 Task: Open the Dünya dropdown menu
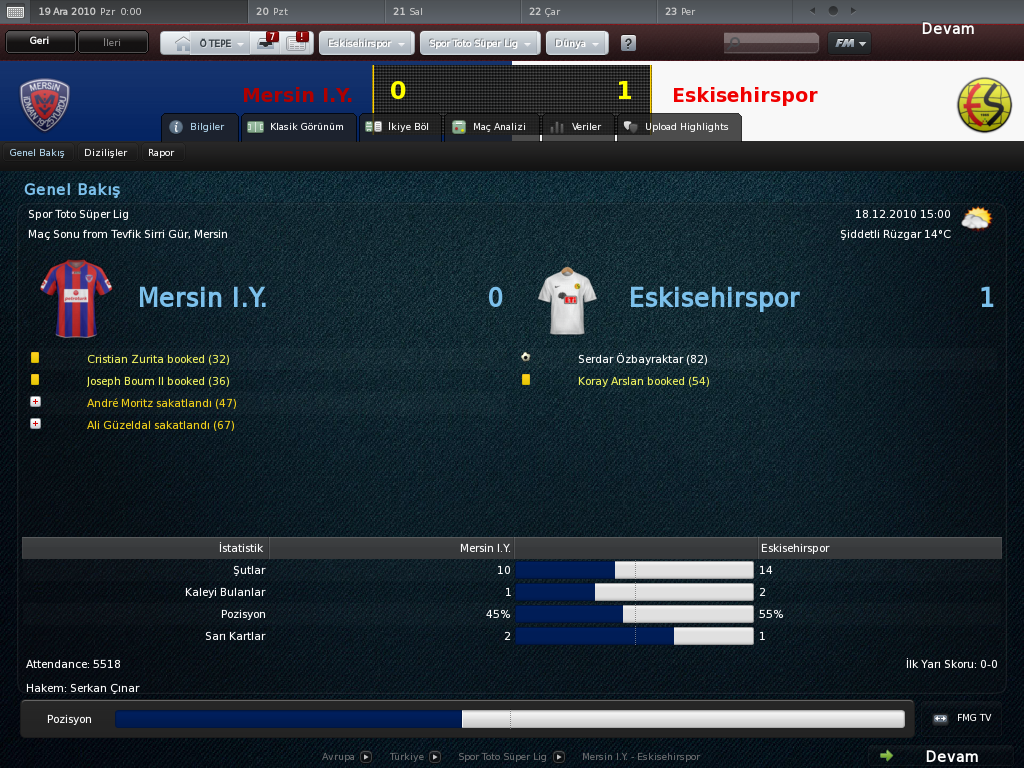(x=577, y=44)
